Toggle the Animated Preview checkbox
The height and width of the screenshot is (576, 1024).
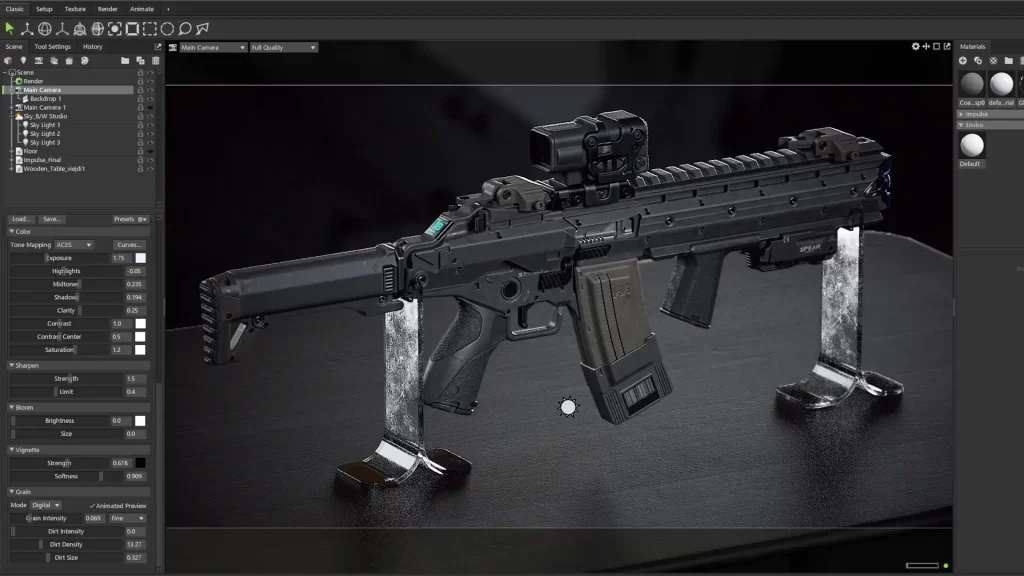(91, 505)
